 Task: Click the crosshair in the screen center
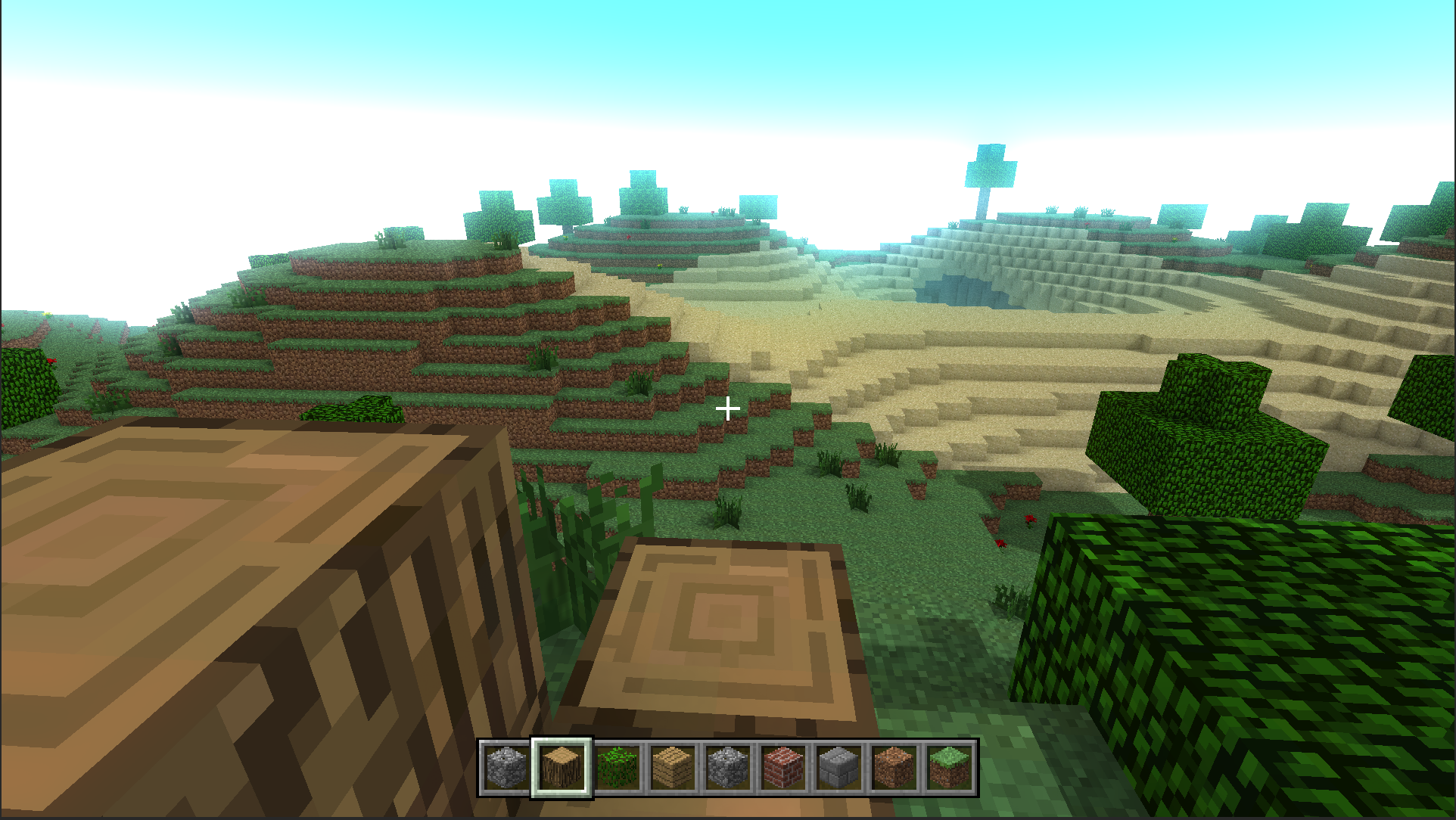(x=729, y=408)
